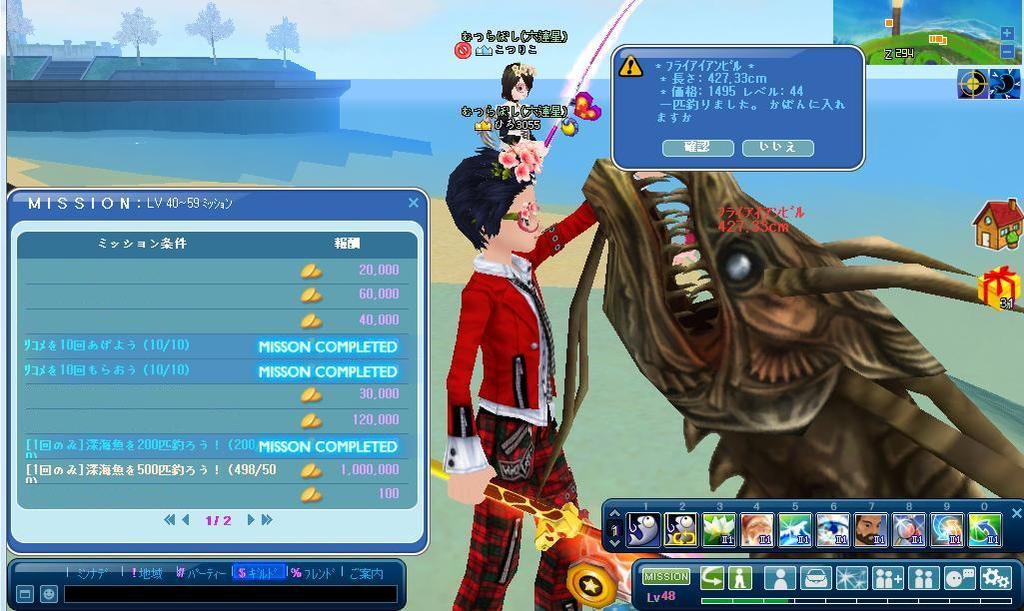
Task: Close the MISSION window
Action: (x=413, y=203)
